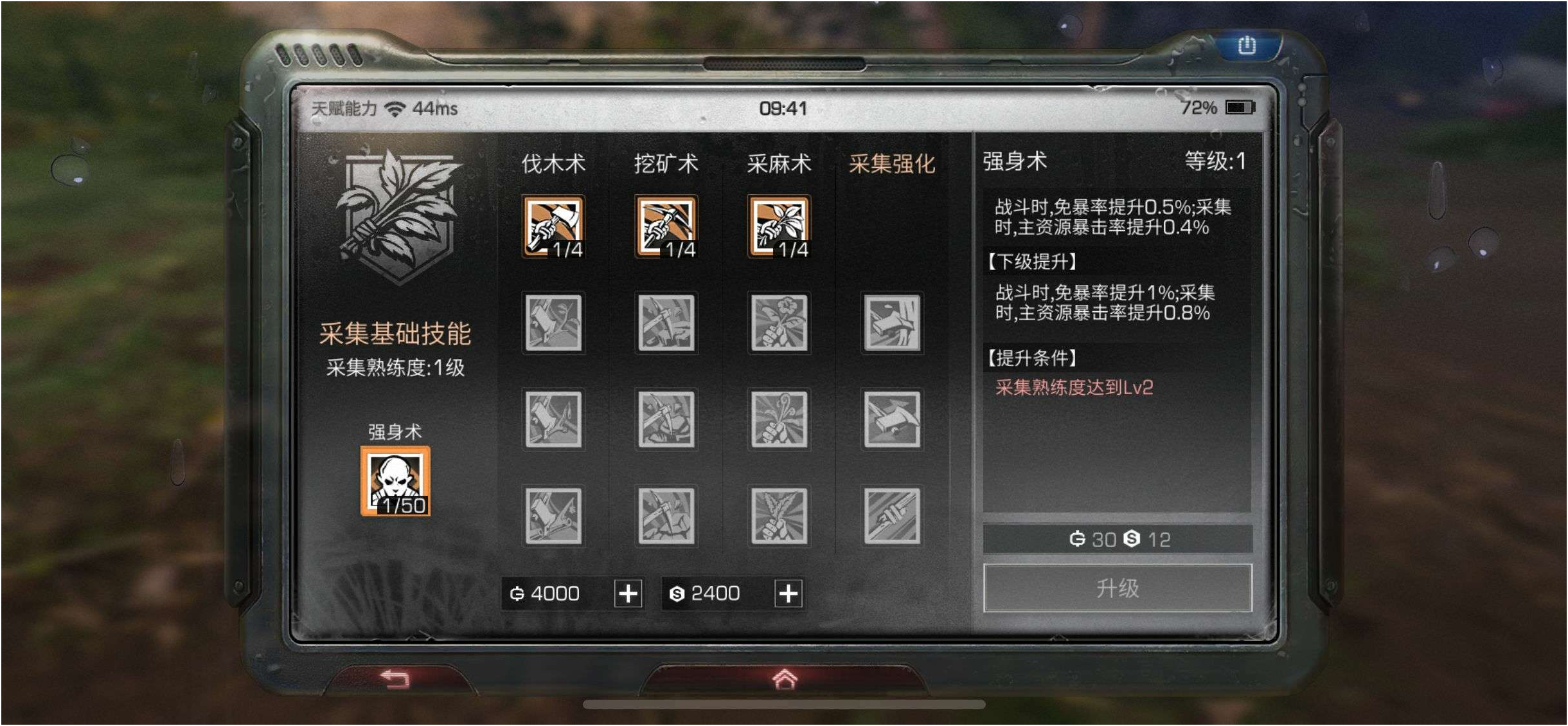The width and height of the screenshot is (1568, 726).
Task: Click plus next to the 2400 currency
Action: click(790, 594)
